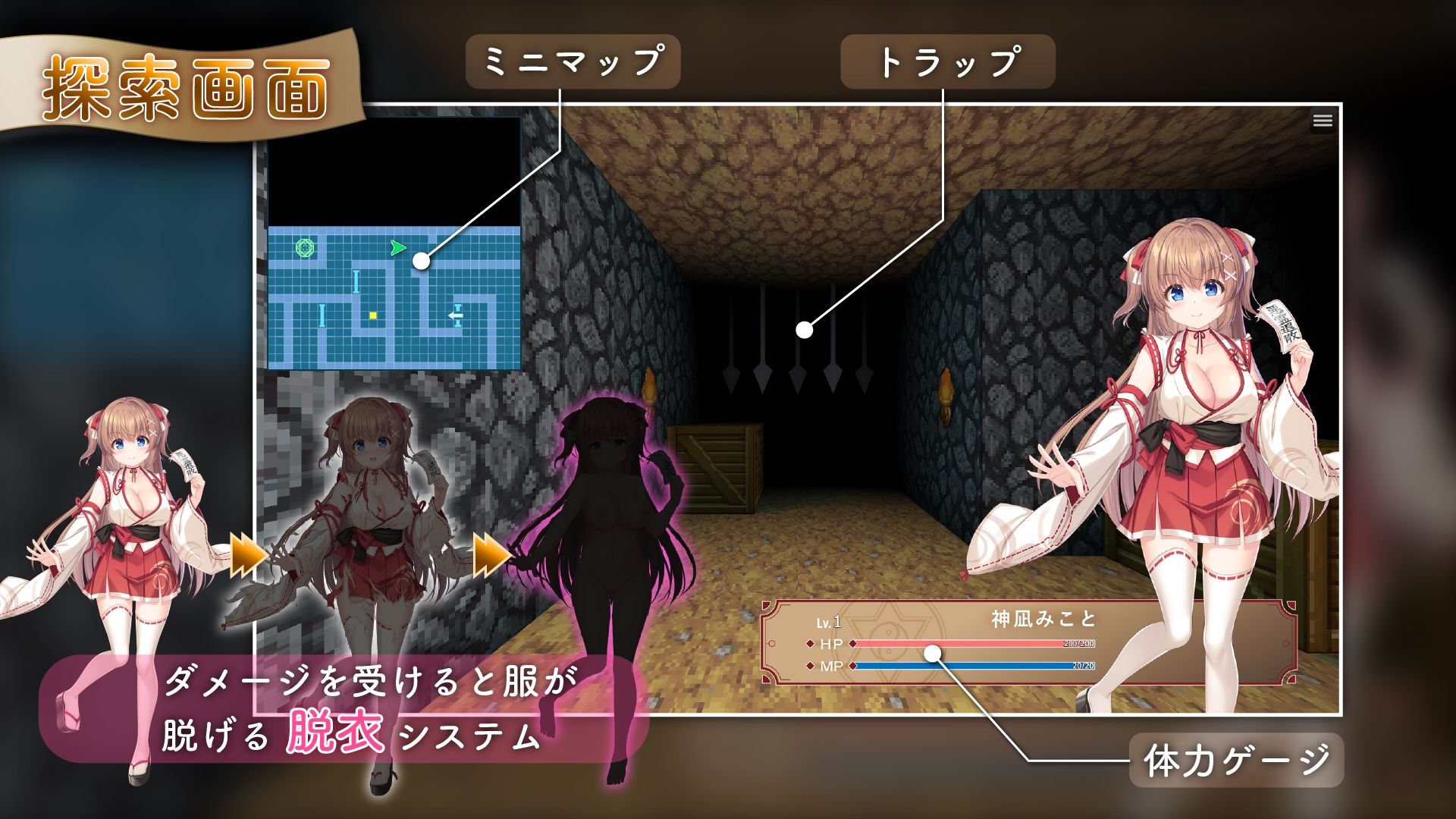The width and height of the screenshot is (1456, 819).
Task: Open the hamburger menu in the corner
Action: (x=1323, y=119)
